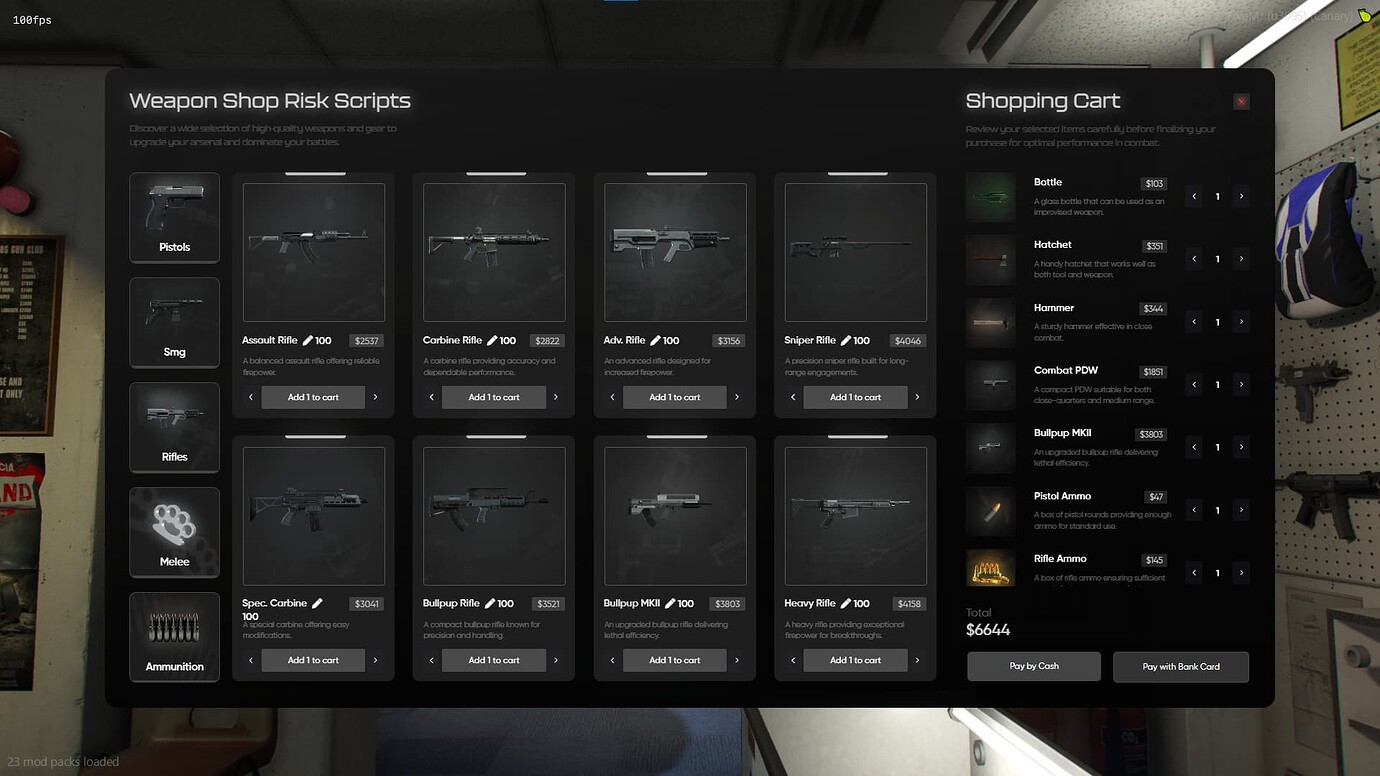This screenshot has width=1380, height=776.
Task: Close the Shopping Cart panel
Action: click(x=1241, y=101)
